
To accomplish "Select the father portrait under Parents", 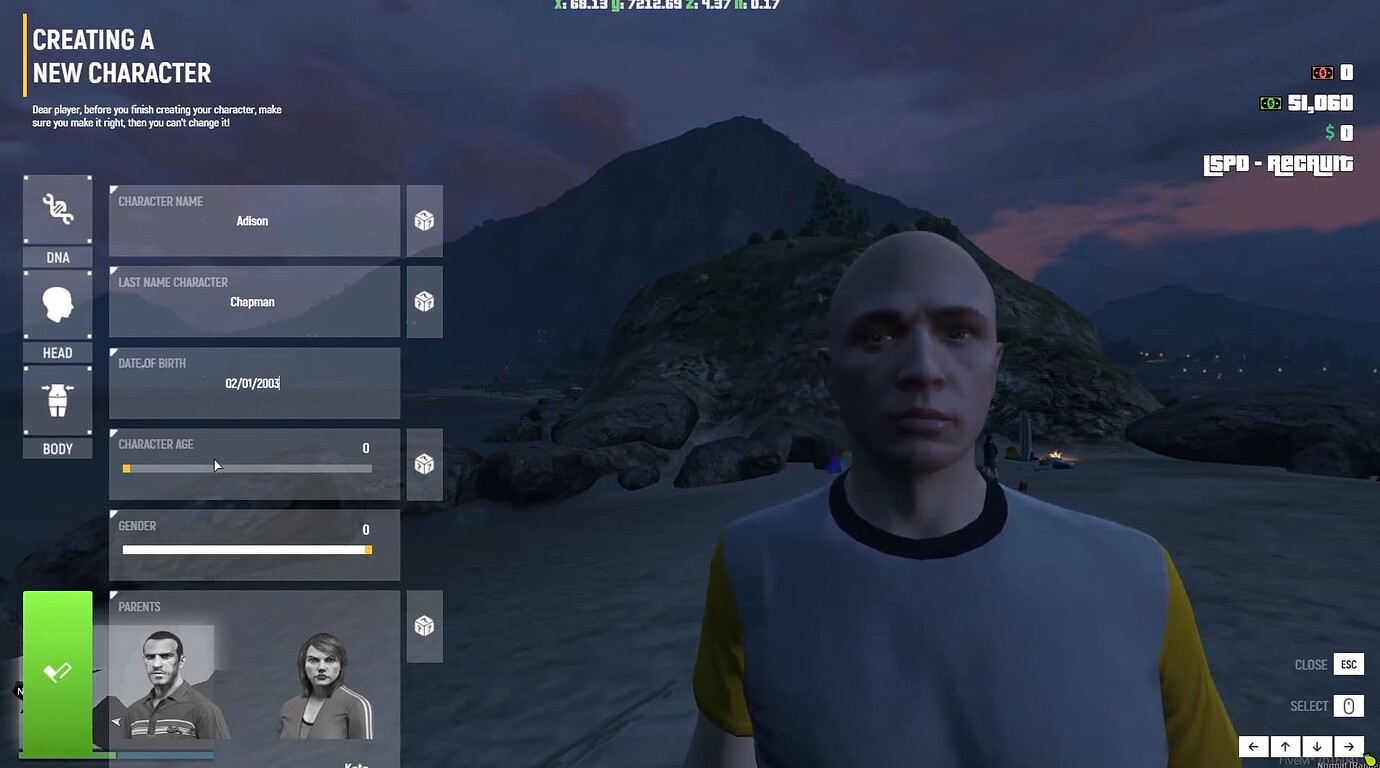I will (163, 680).
